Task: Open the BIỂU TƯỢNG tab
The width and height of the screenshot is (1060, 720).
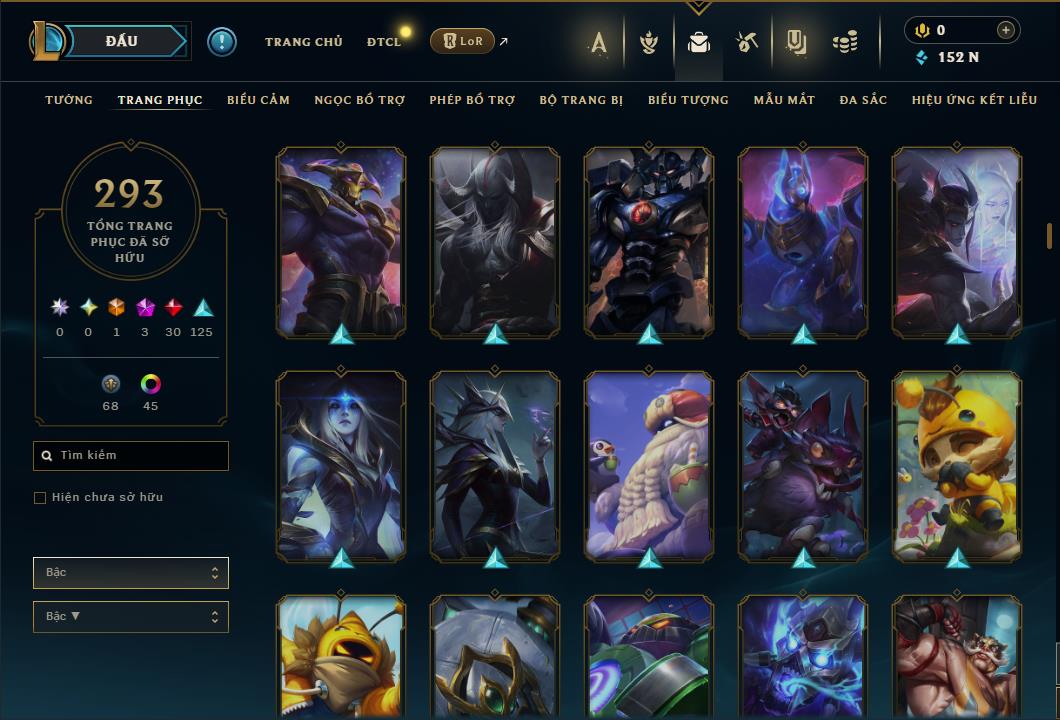Action: pos(688,100)
